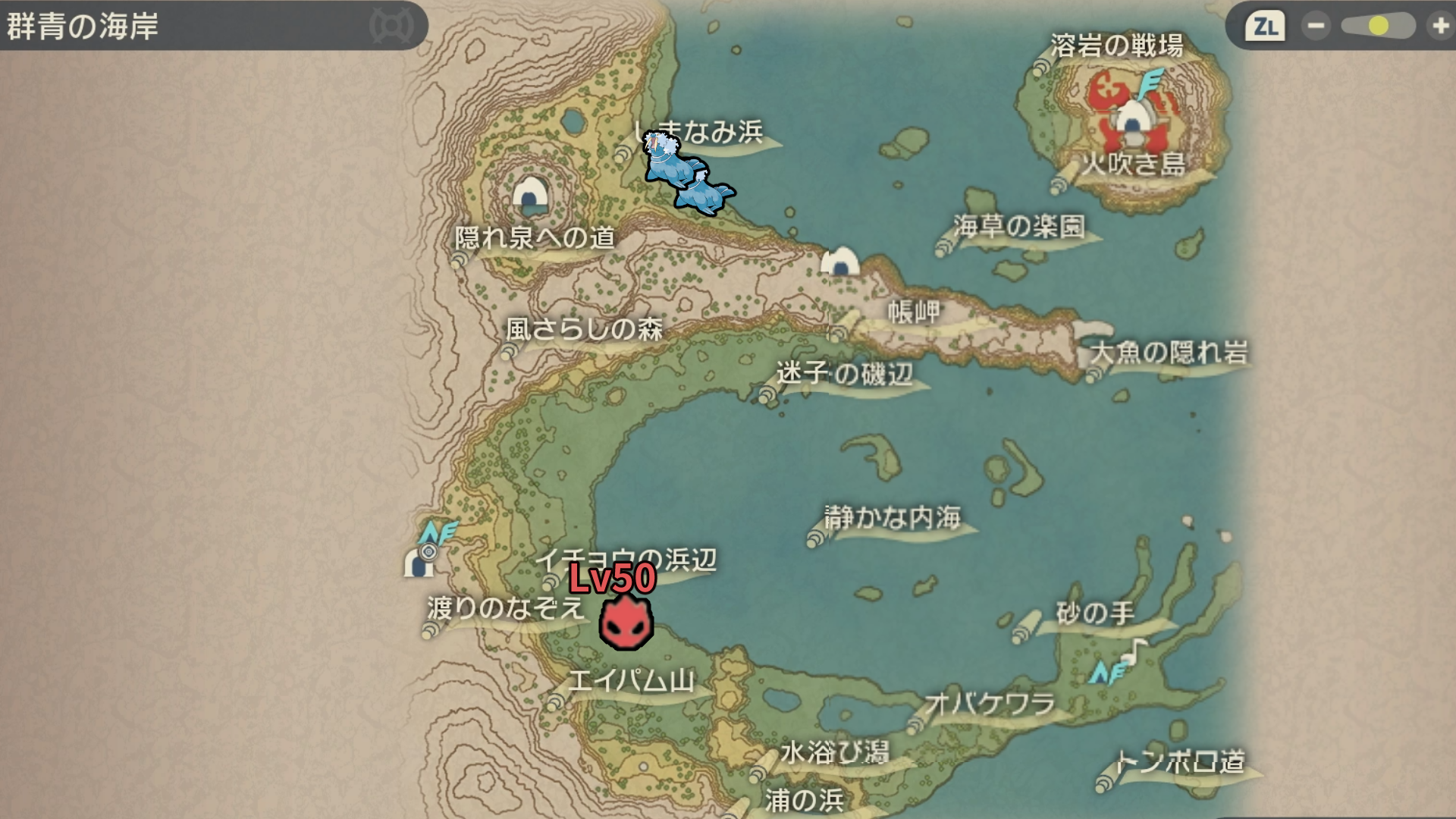Select the blue wing marker below 砂の手
Viewport: 1456px width, 819px height.
coord(1105,672)
